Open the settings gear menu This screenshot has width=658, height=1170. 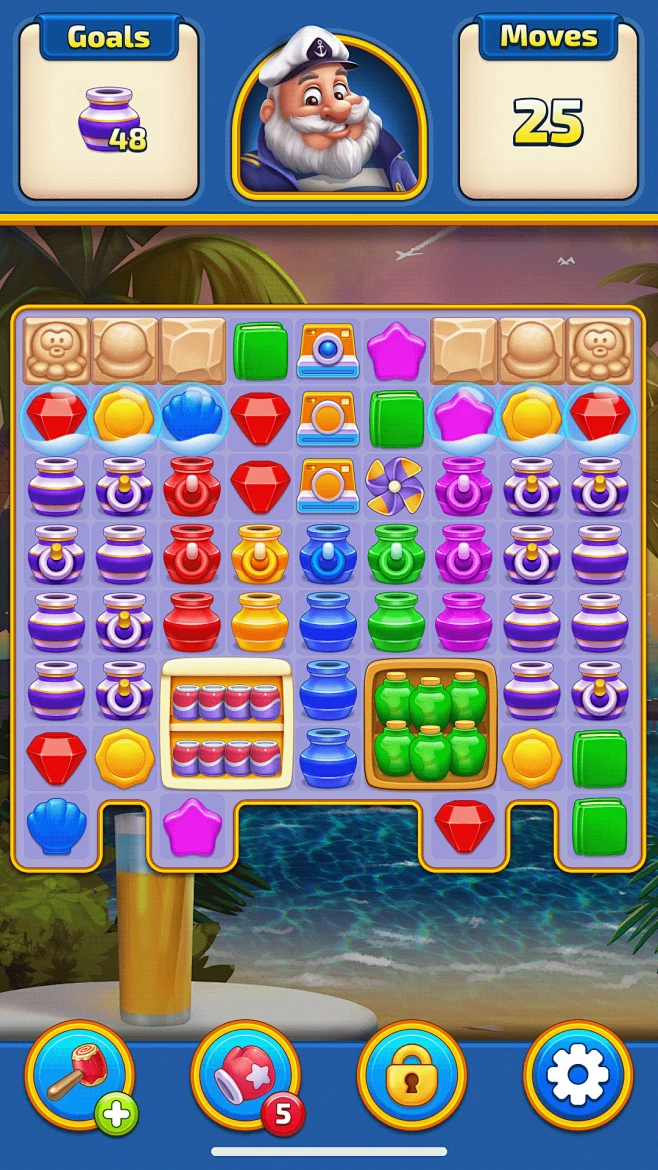tap(577, 1075)
